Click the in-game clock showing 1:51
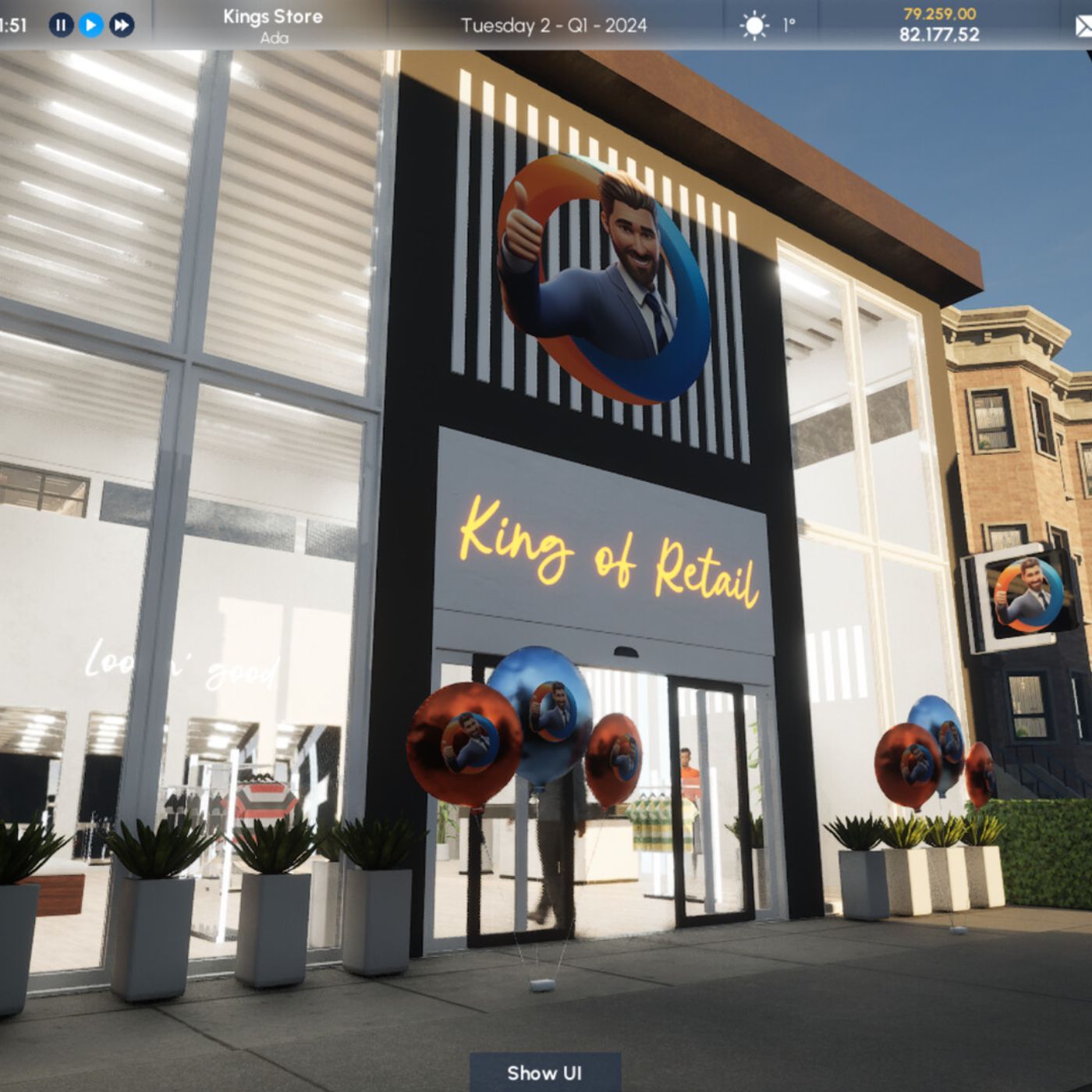Viewport: 1092px width, 1092px height. click(x=12, y=26)
